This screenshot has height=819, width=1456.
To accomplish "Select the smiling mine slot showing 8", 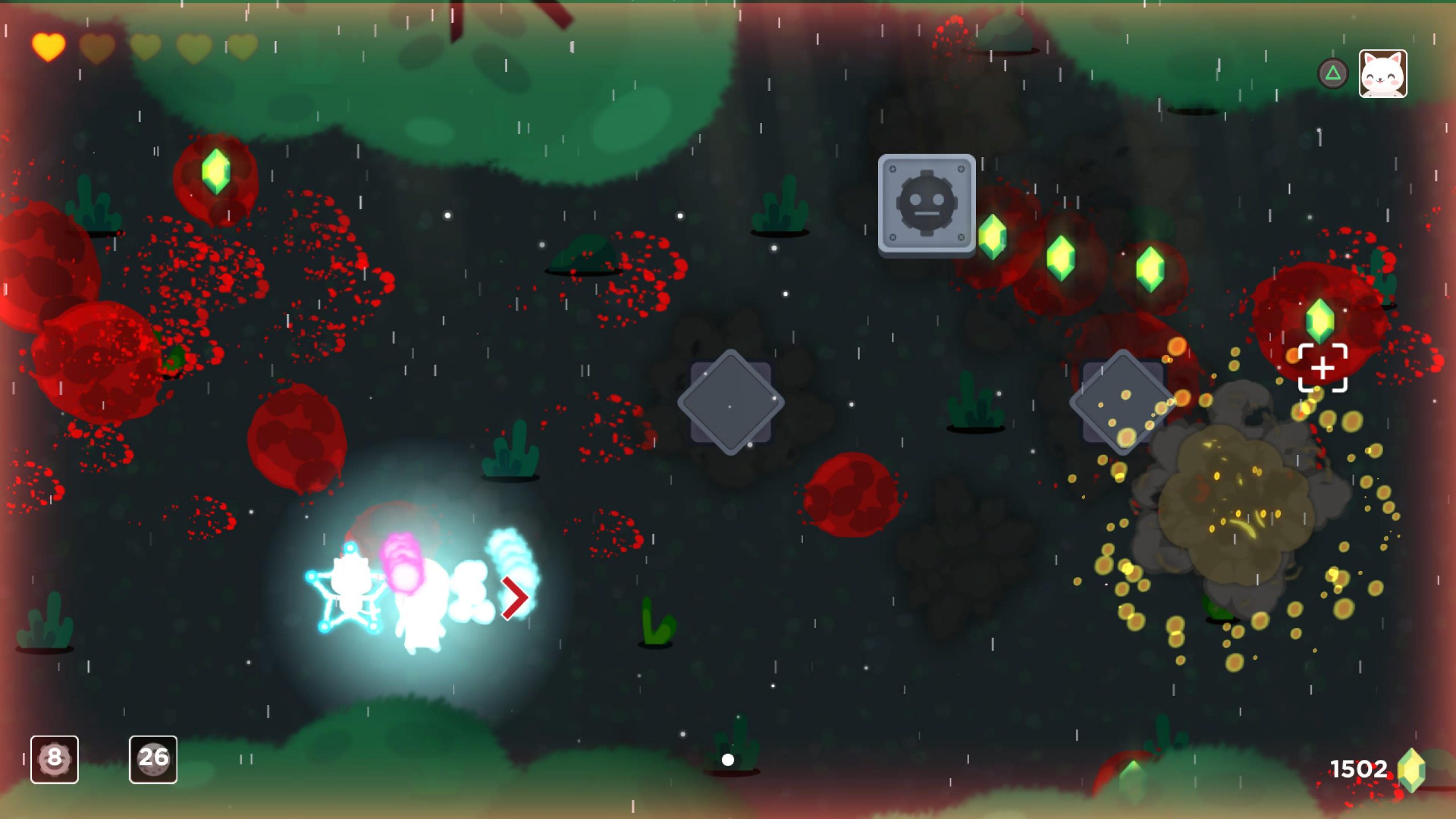I will [x=55, y=759].
